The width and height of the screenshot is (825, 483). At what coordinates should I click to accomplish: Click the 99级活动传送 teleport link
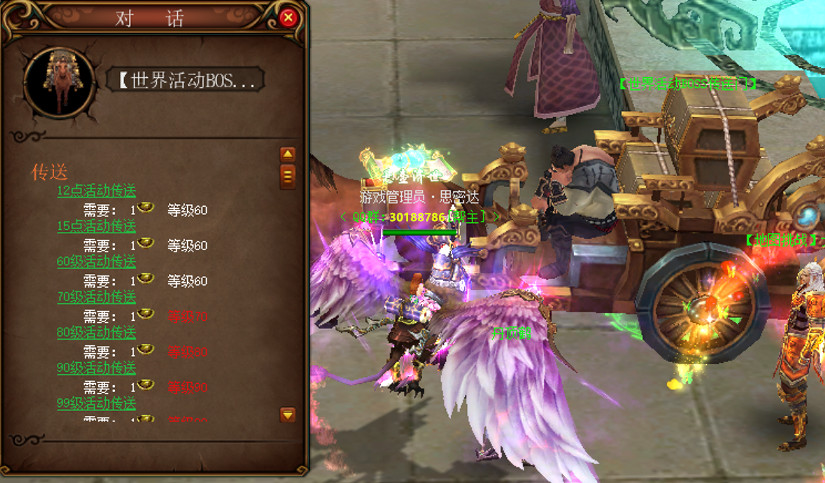tap(96, 403)
